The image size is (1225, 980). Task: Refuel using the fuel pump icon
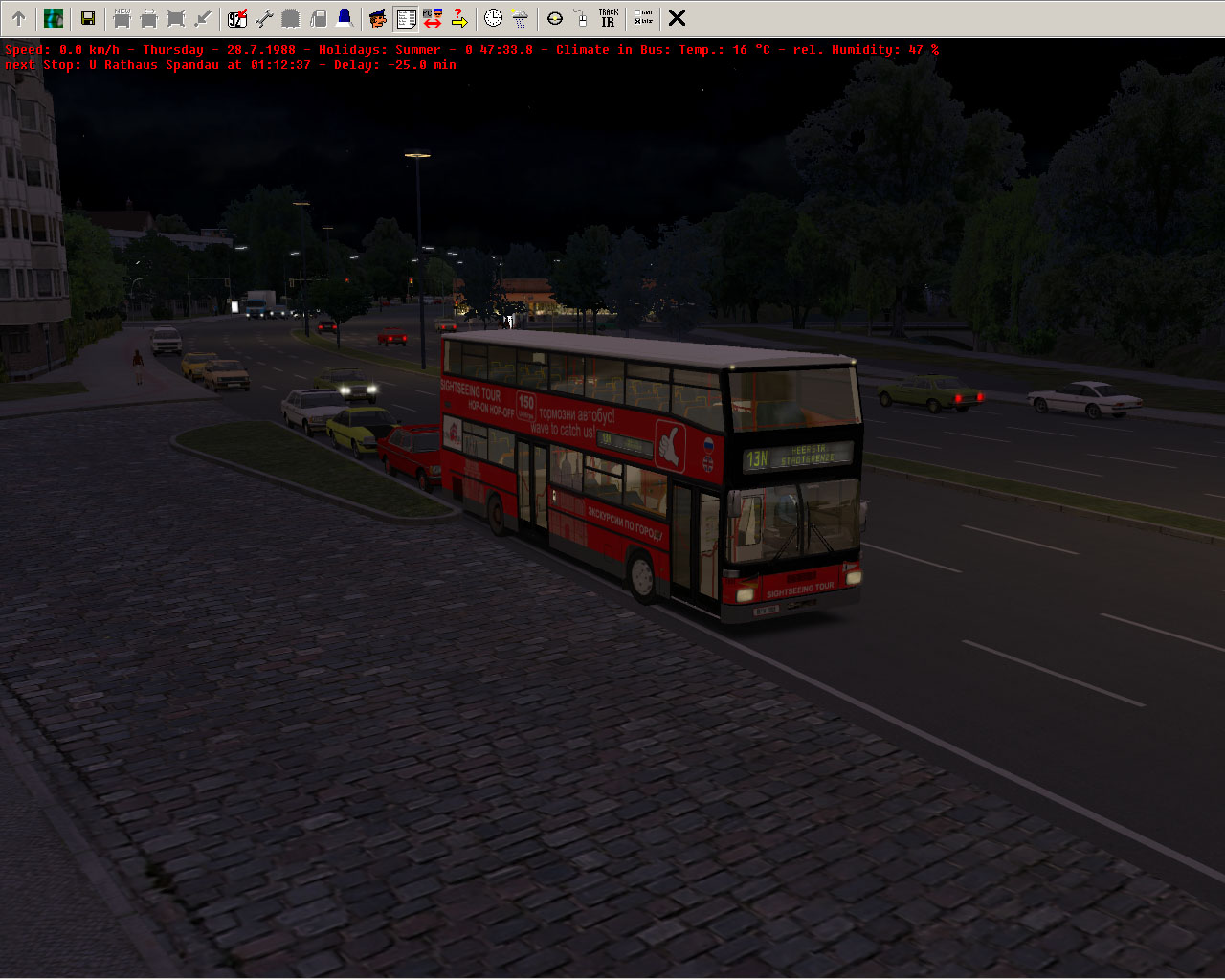click(318, 18)
